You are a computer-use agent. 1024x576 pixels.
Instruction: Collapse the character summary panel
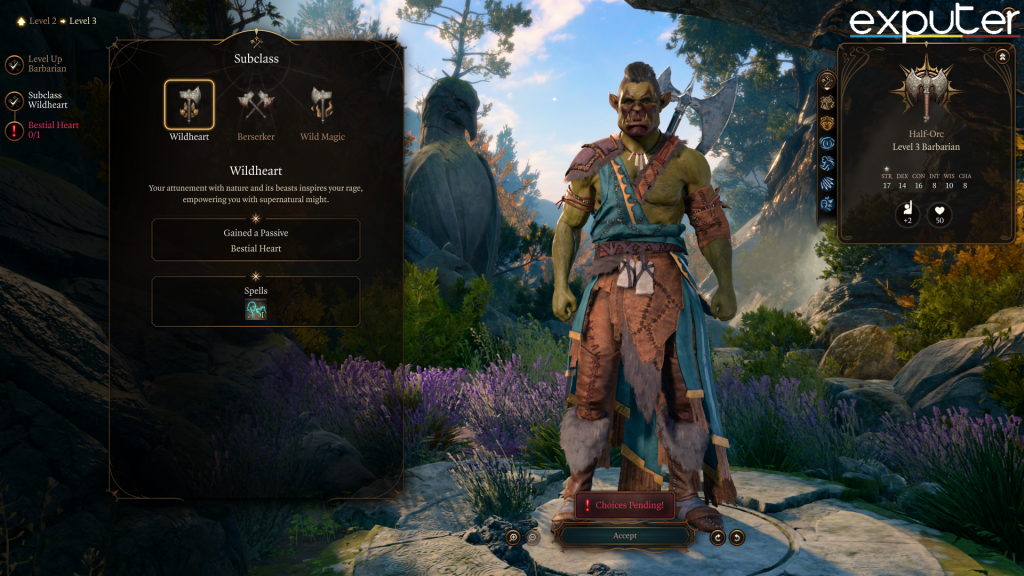pyautogui.click(x=1002, y=56)
